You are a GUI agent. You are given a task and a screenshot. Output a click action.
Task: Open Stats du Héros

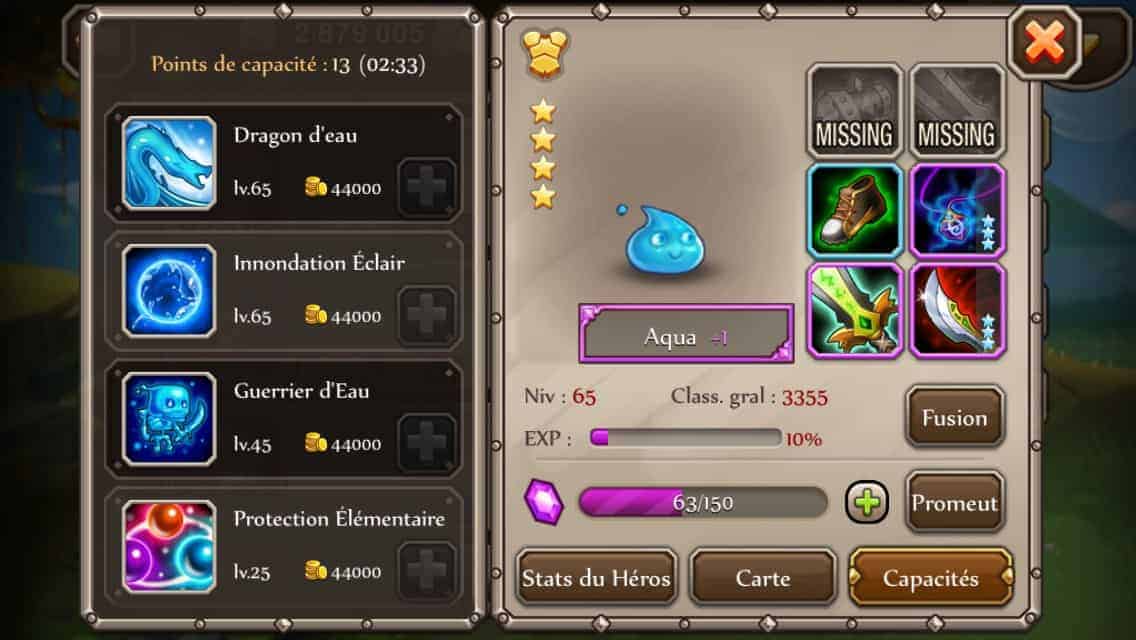click(x=597, y=577)
